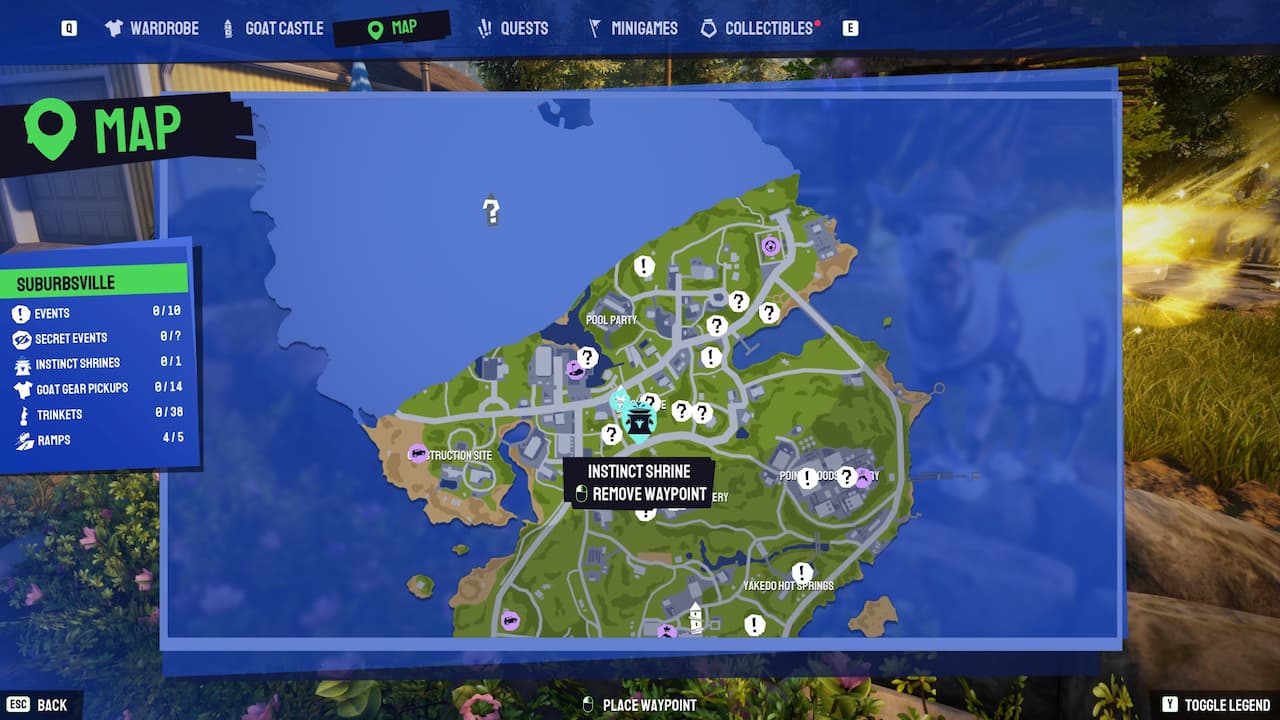The width and height of the screenshot is (1280, 720).
Task: Select the Goat Gear Pickups shirt icon
Action: 21,388
